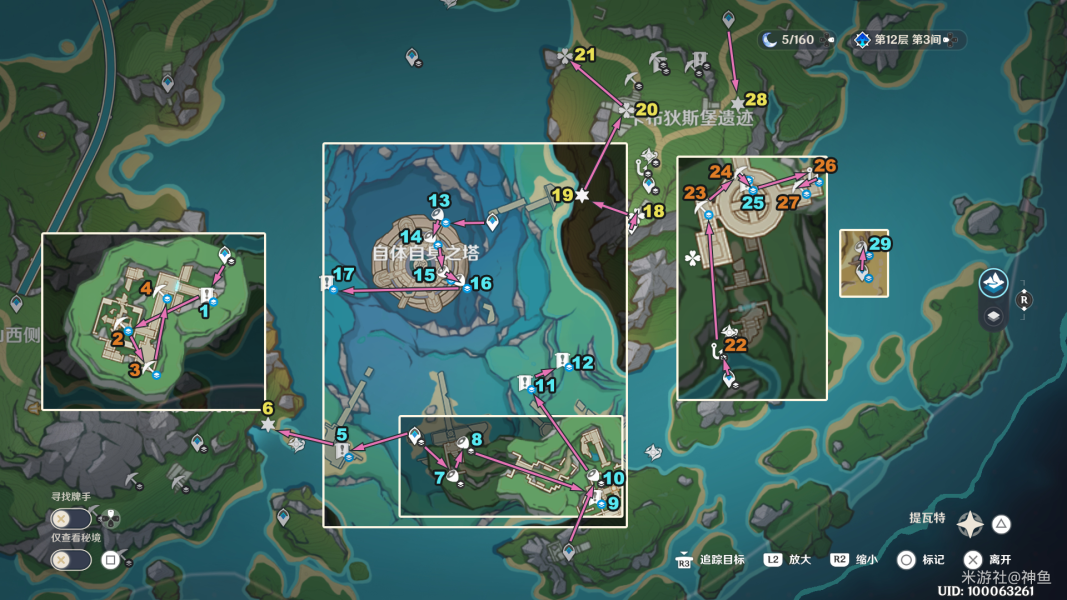Screen dimensions: 1067x600
Task: Toggle the 寻找牌手 switch
Action: 71,518
